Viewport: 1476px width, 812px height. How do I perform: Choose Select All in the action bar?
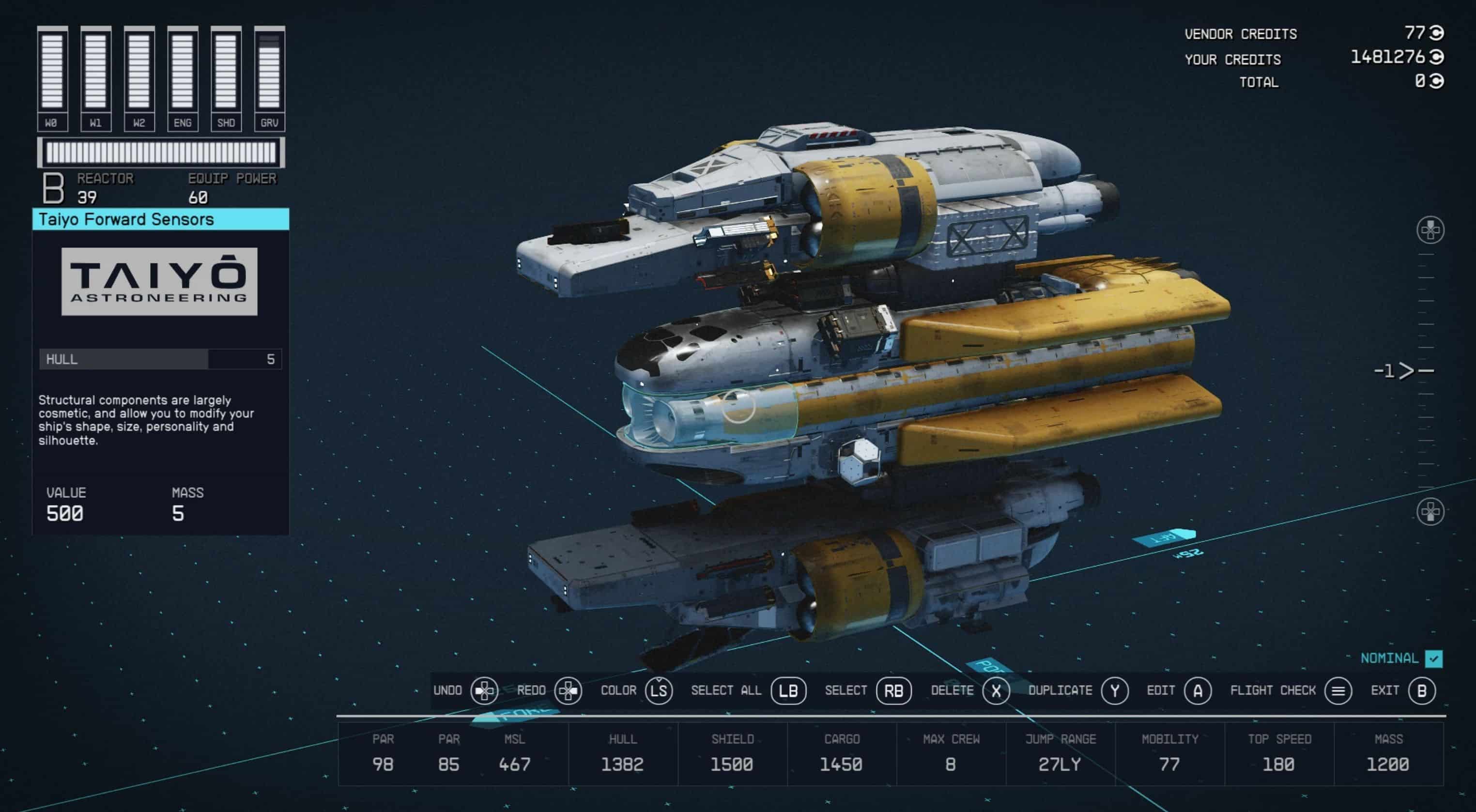click(x=788, y=690)
